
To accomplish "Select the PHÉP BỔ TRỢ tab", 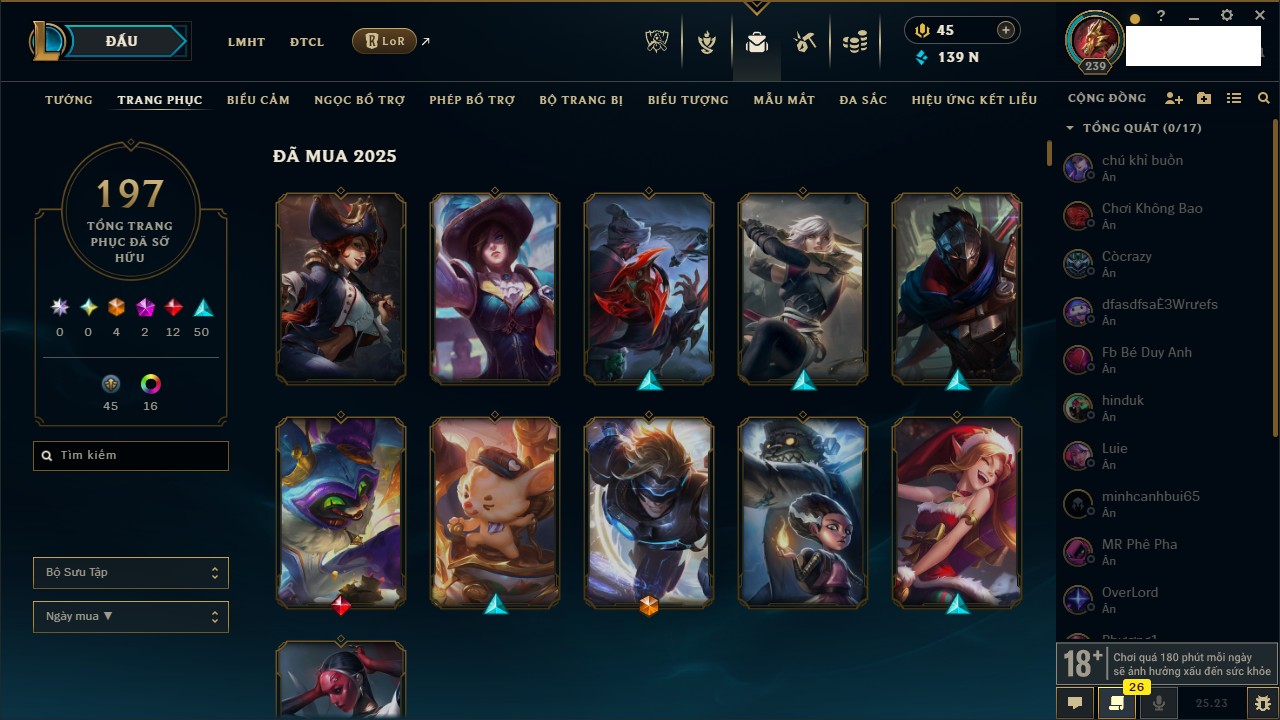I will click(x=472, y=100).
